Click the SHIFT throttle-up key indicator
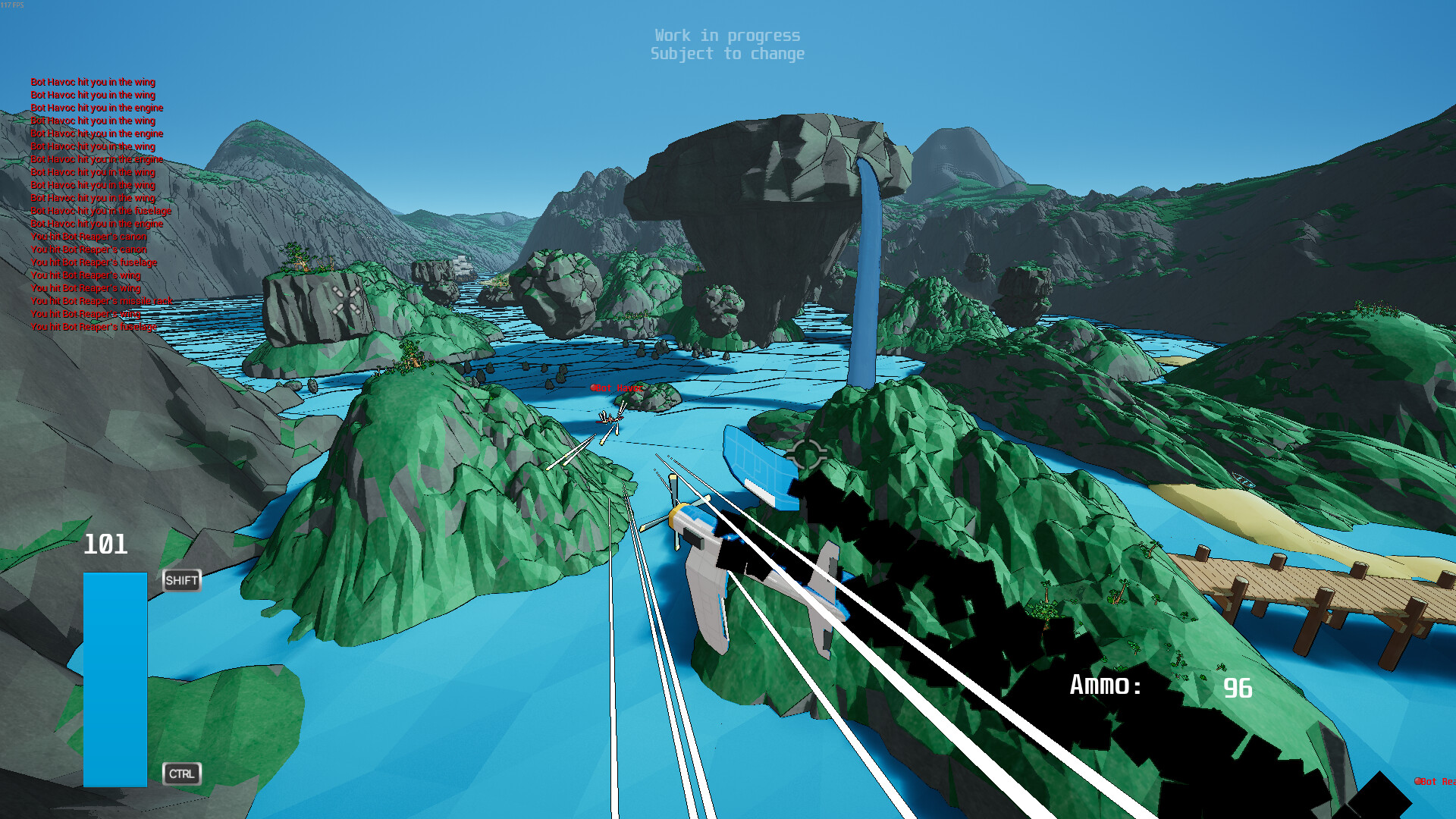 tap(180, 581)
